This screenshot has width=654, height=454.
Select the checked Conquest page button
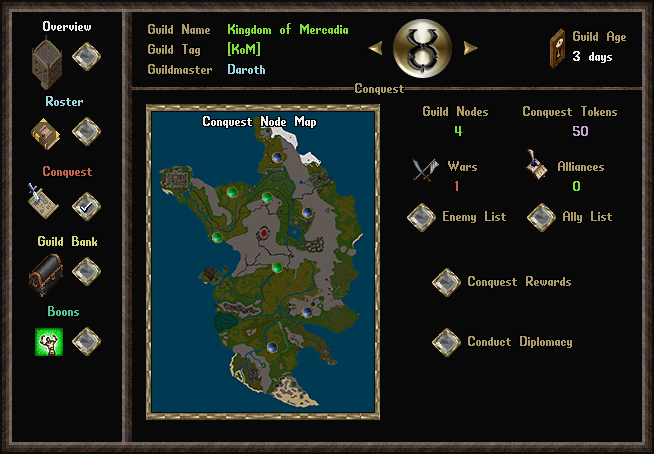coord(86,204)
